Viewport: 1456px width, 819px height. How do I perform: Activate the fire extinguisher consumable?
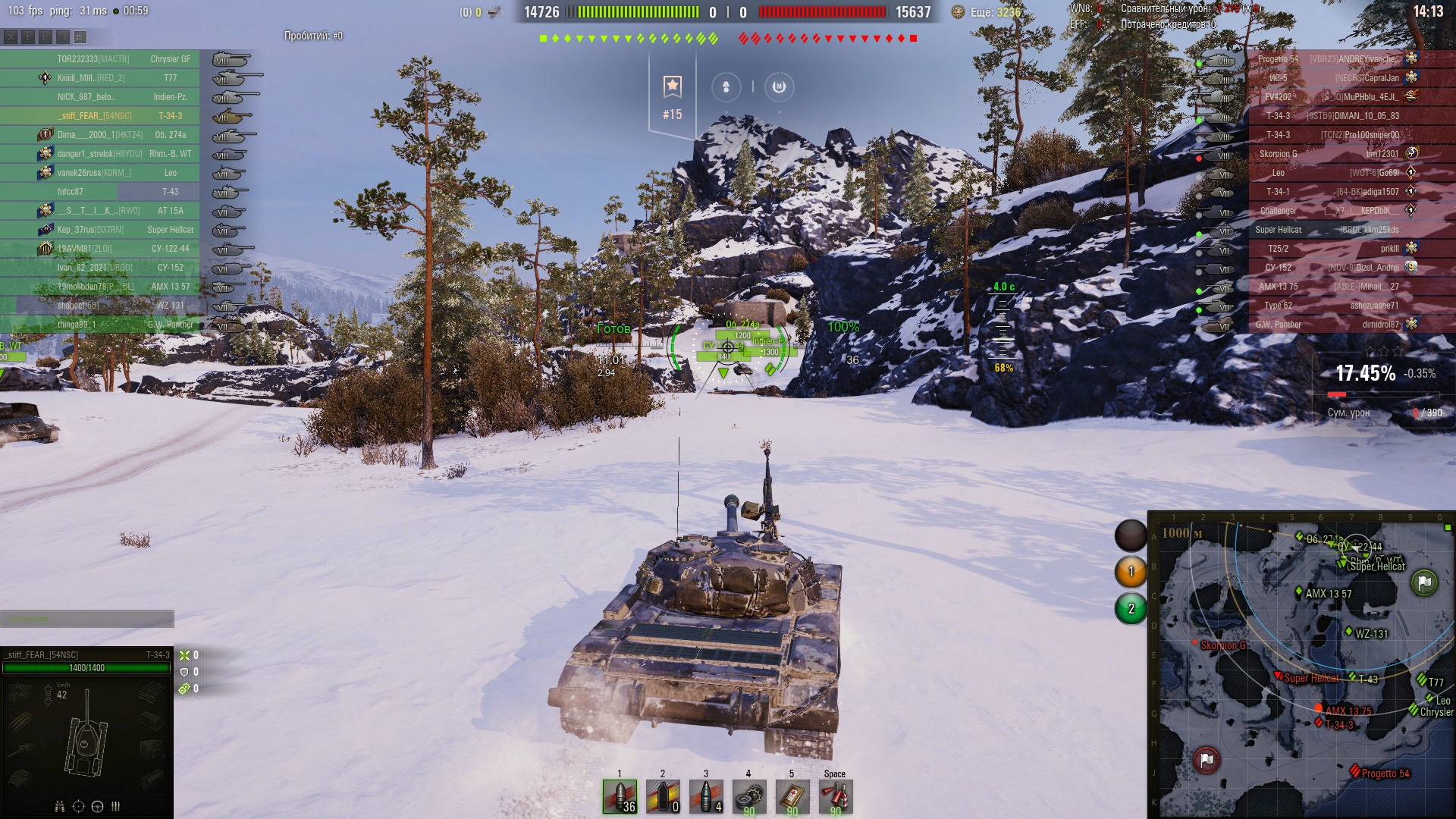click(x=836, y=797)
